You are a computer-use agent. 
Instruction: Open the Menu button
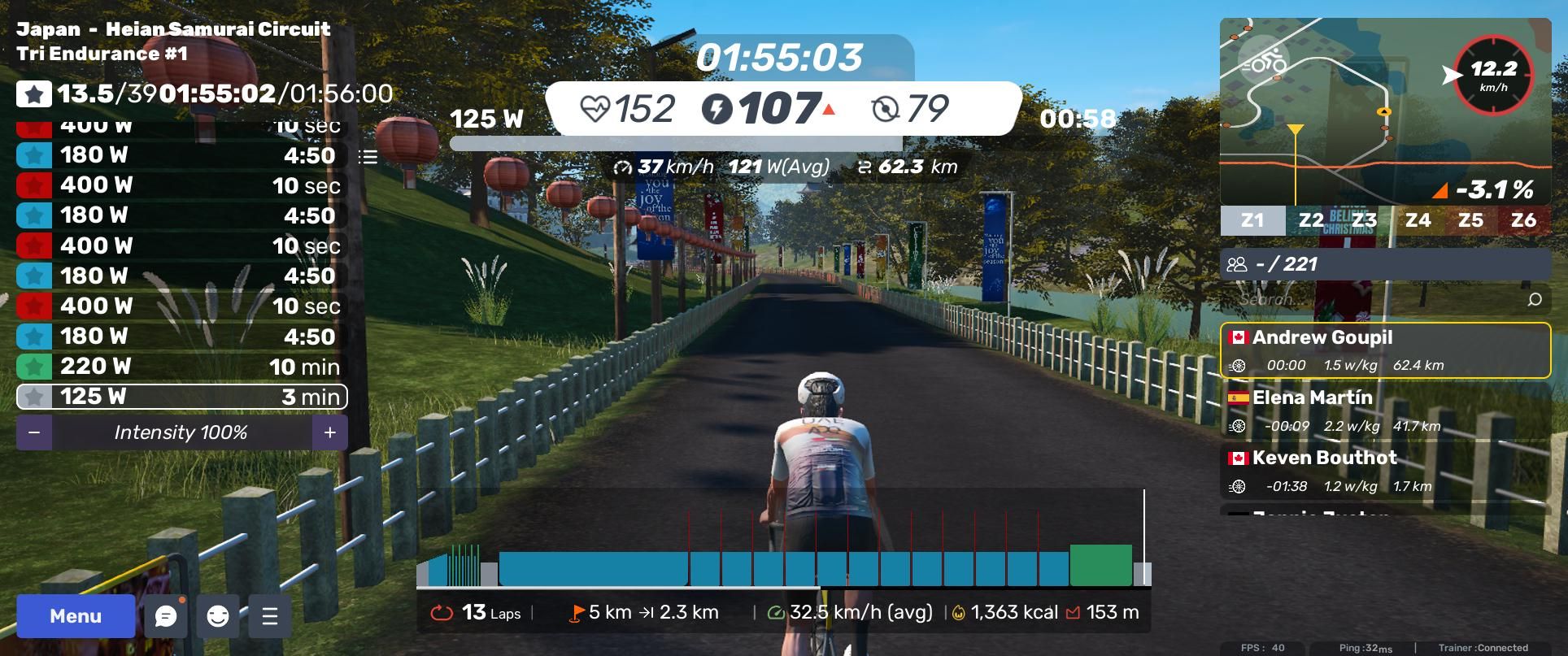tap(76, 616)
